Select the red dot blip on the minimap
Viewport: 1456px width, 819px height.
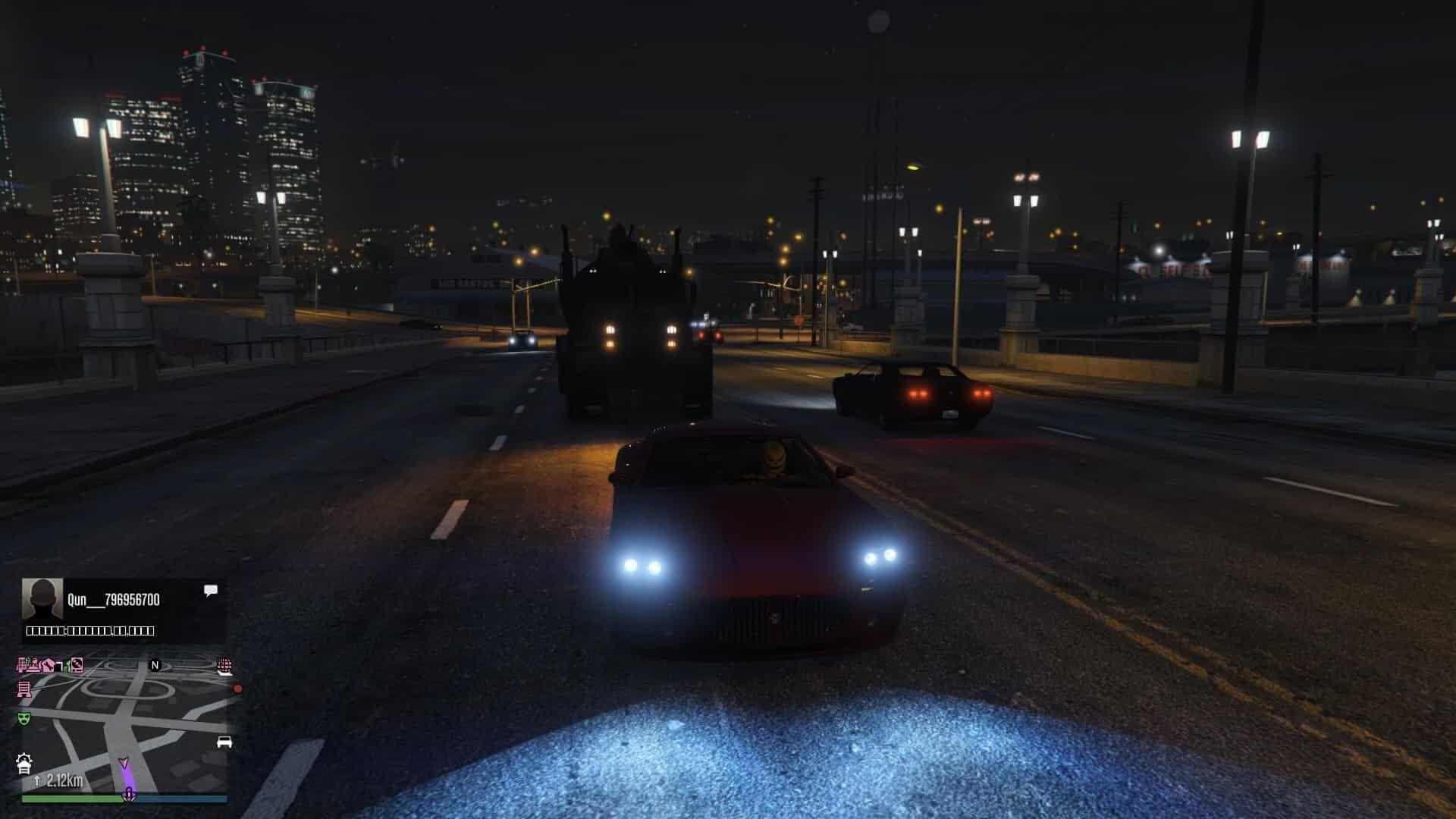237,689
